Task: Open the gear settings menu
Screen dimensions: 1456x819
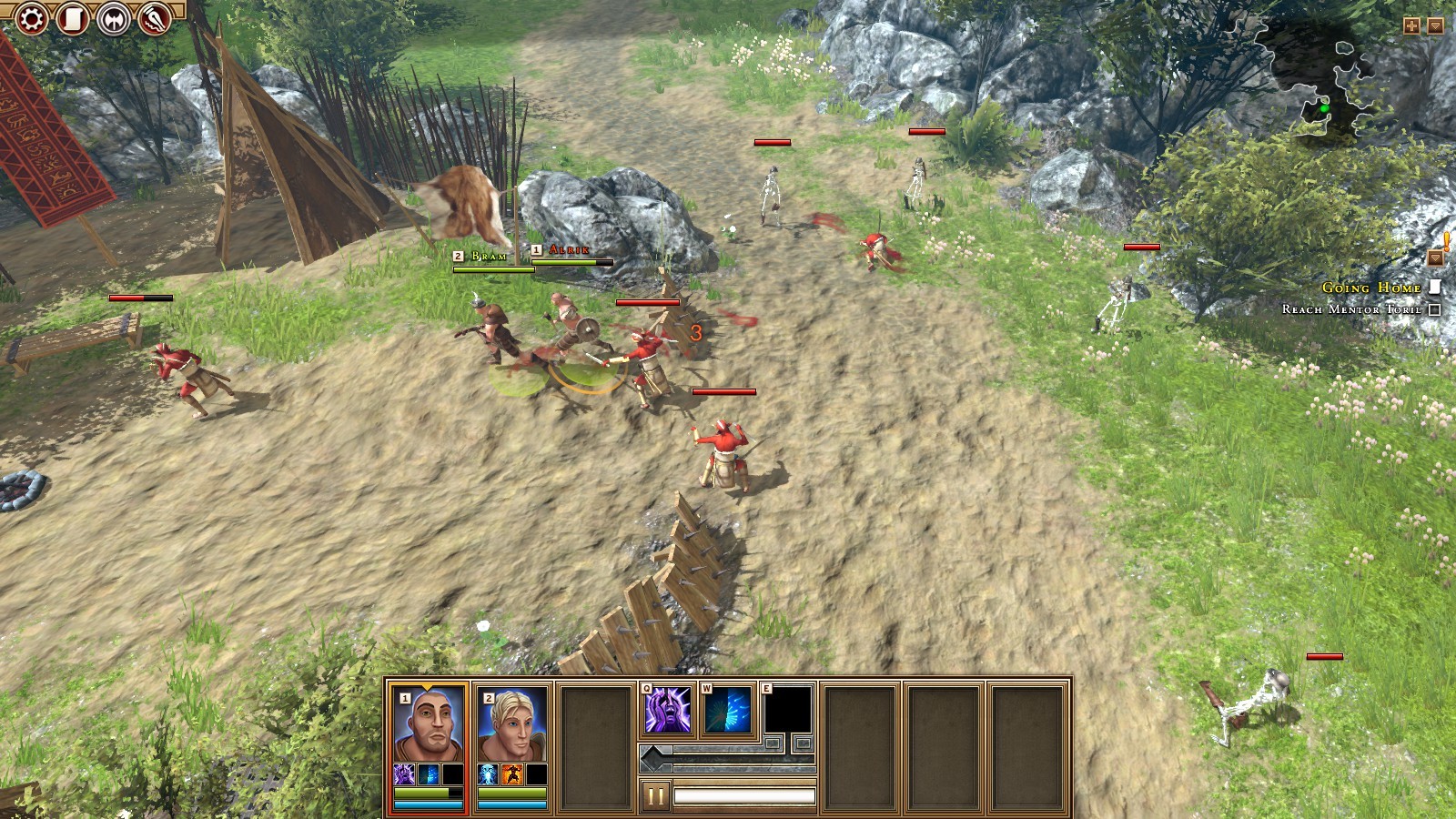Action: pyautogui.click(x=31, y=18)
